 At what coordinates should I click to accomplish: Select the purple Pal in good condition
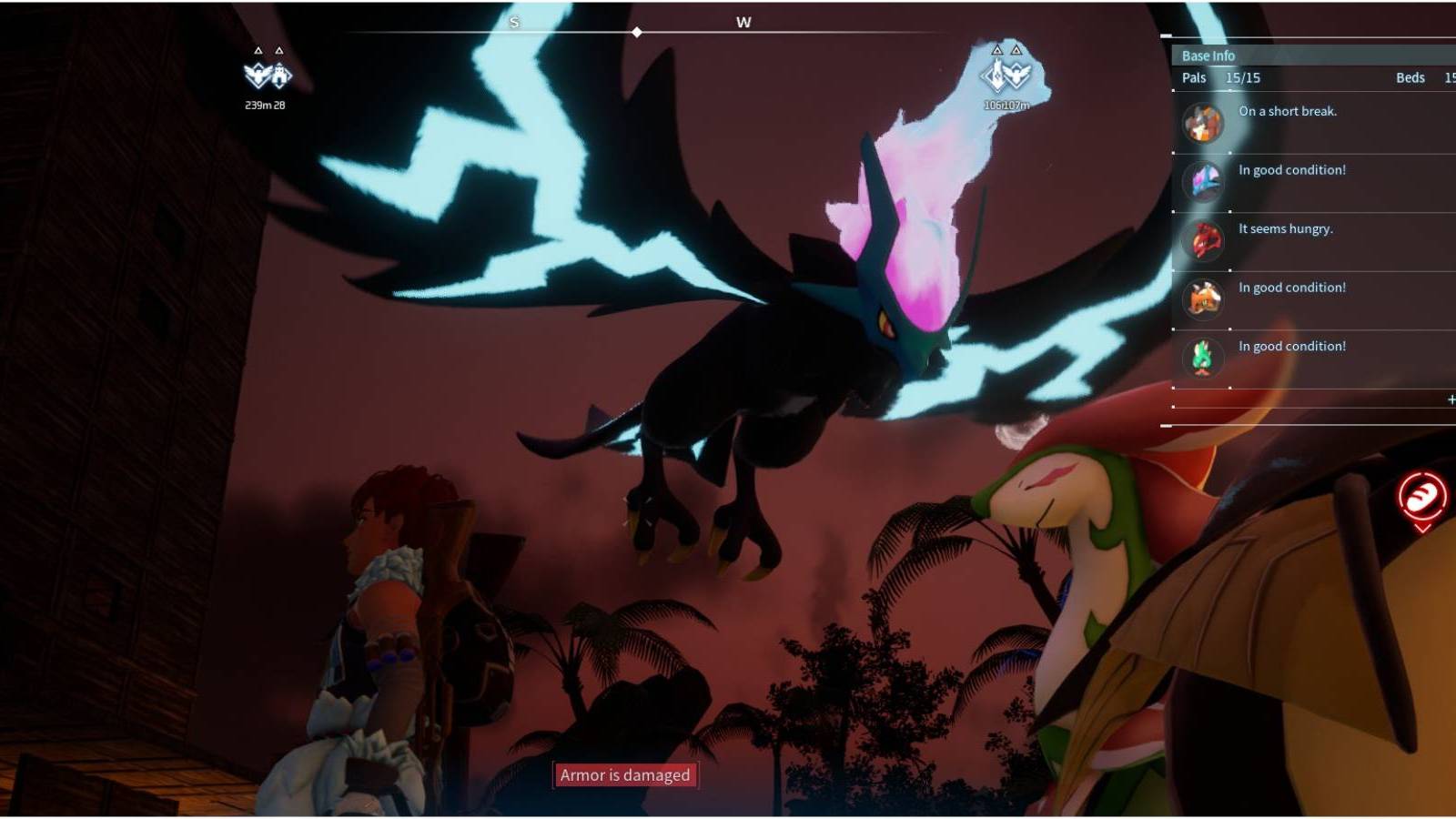1202,180
